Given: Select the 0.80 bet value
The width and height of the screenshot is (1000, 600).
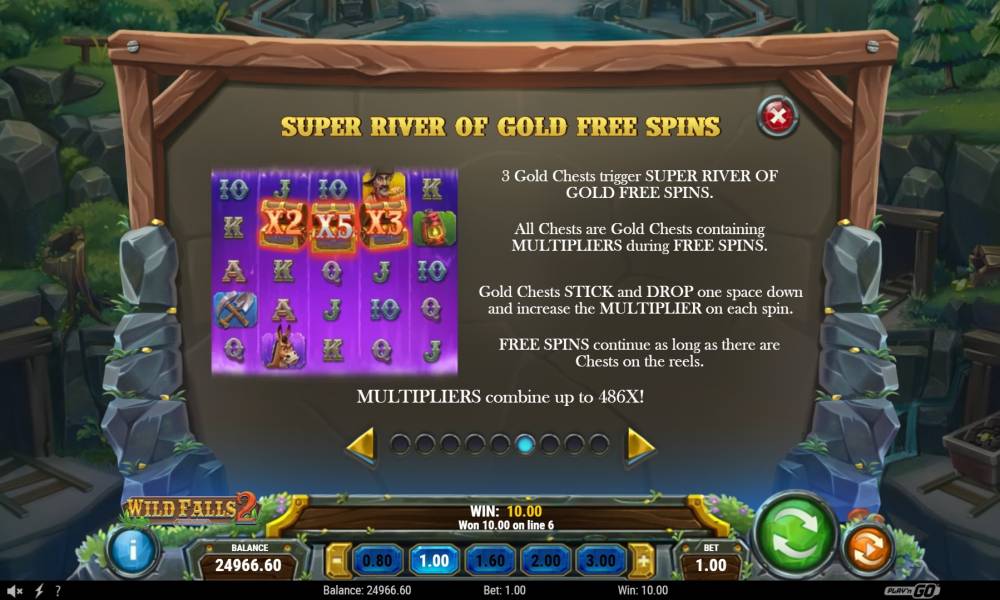Looking at the screenshot, I should 377,561.
